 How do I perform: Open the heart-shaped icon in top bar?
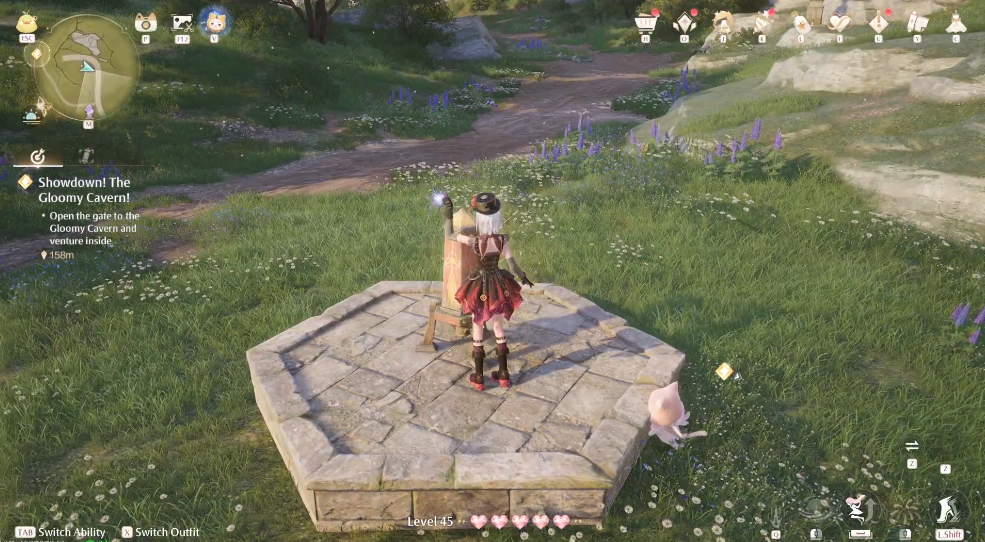840,22
